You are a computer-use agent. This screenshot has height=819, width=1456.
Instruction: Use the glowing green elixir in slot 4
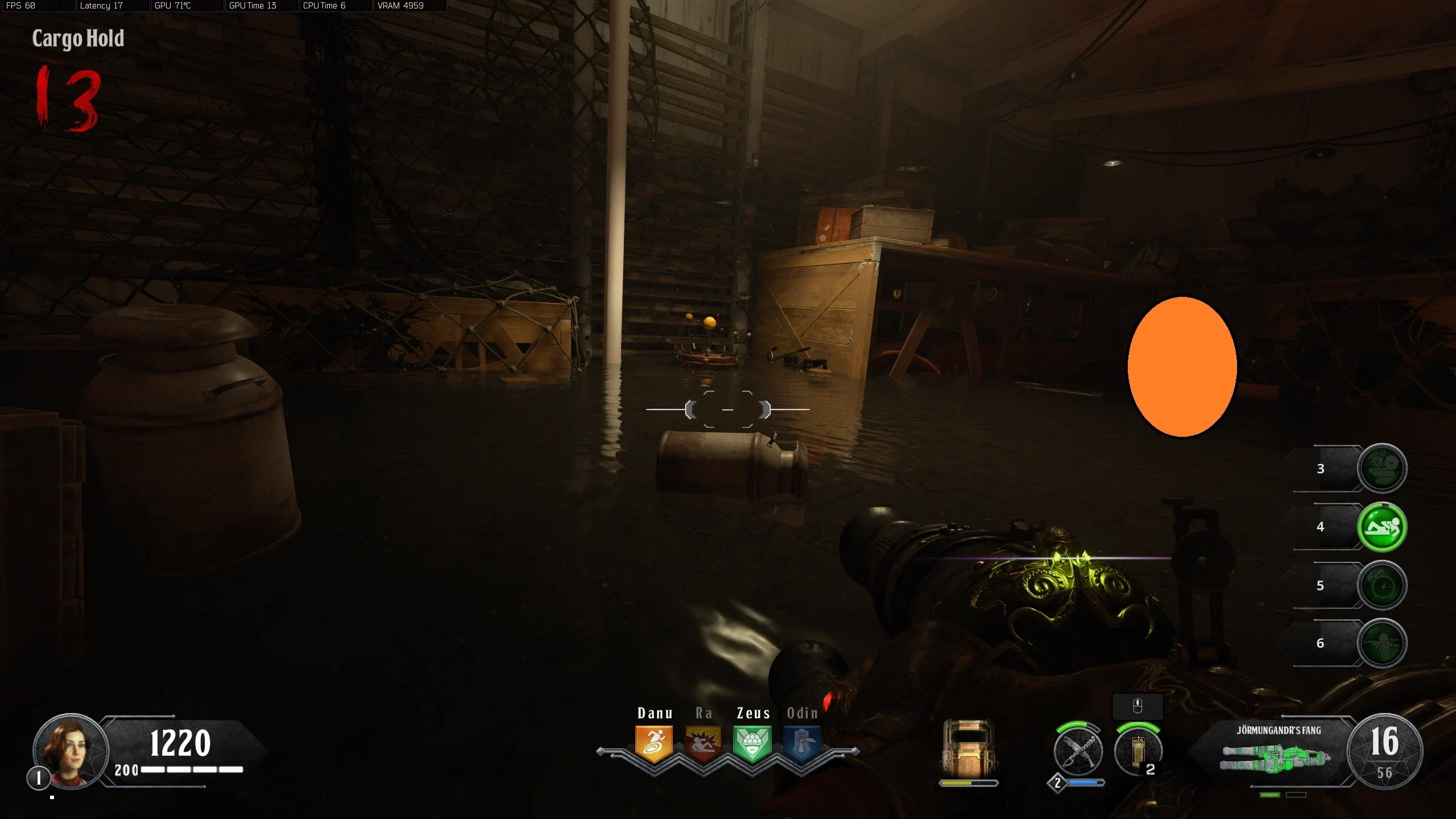(x=1381, y=527)
